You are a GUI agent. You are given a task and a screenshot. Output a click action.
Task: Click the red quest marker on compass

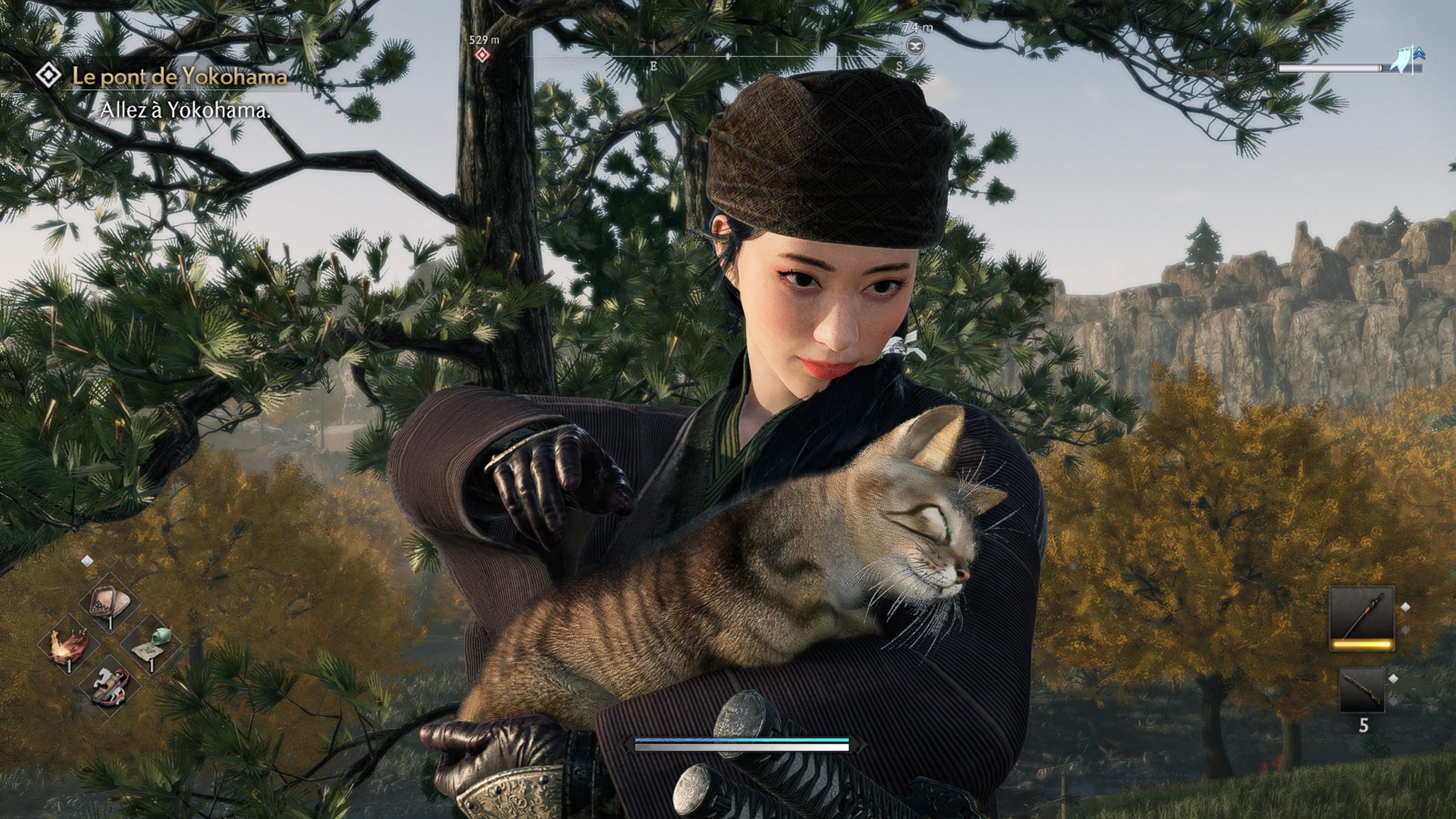tap(483, 55)
